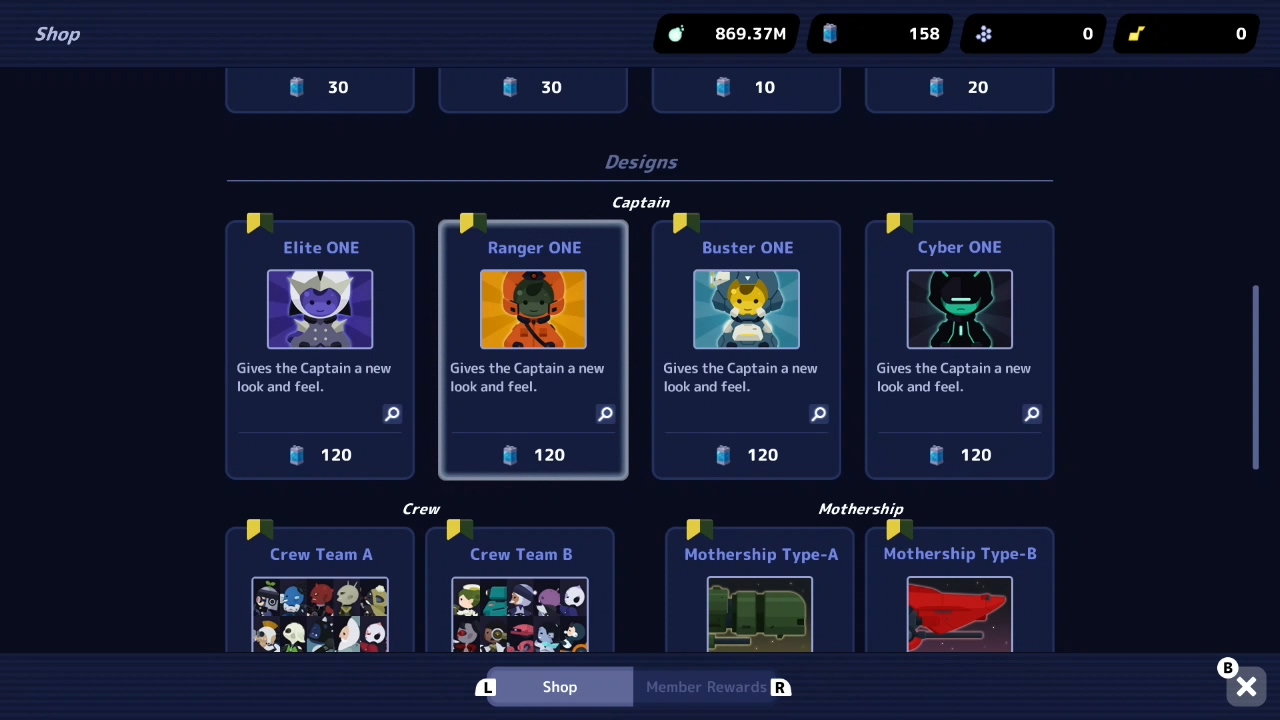Buy the item costing 10 blueprints
1280x720 pixels.
pyautogui.click(x=746, y=87)
